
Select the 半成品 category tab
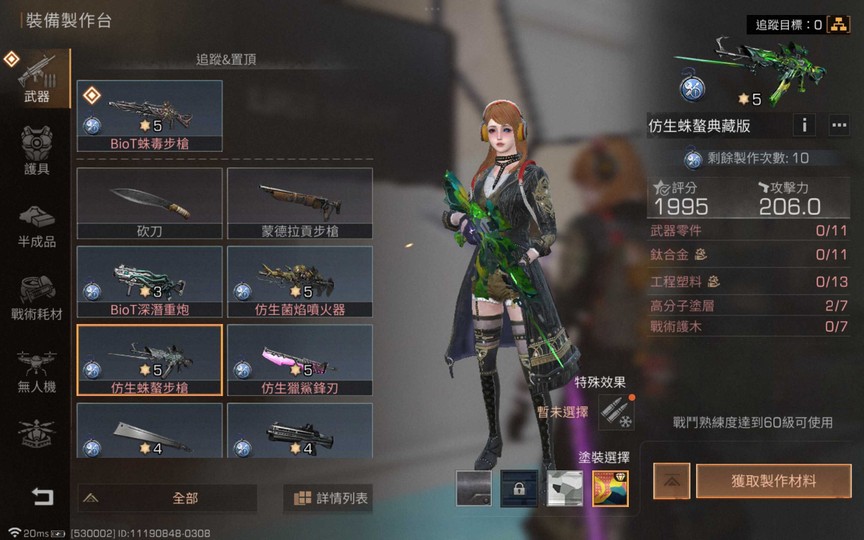[36, 226]
